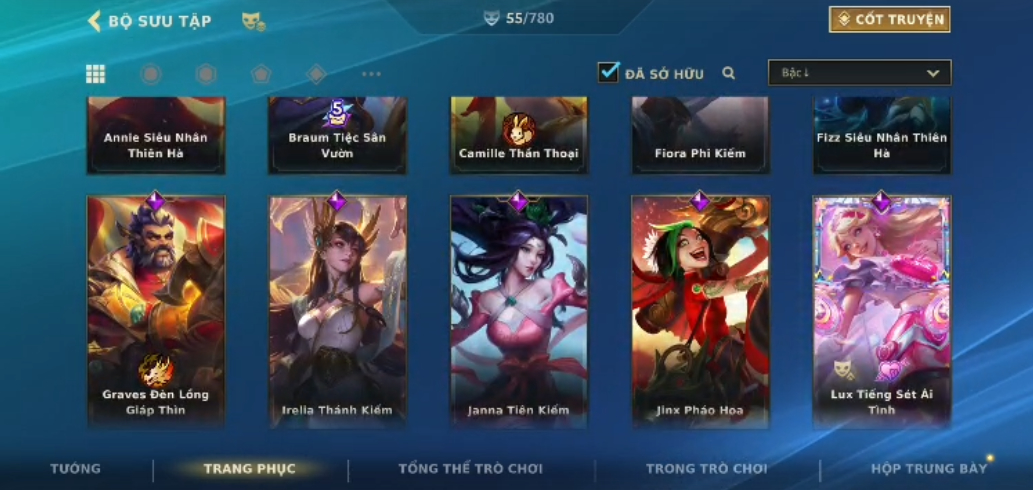Image resolution: width=1033 pixels, height=490 pixels.
Task: Select the Lux Tiếng Sét Ái Tình skin
Action: (881, 310)
